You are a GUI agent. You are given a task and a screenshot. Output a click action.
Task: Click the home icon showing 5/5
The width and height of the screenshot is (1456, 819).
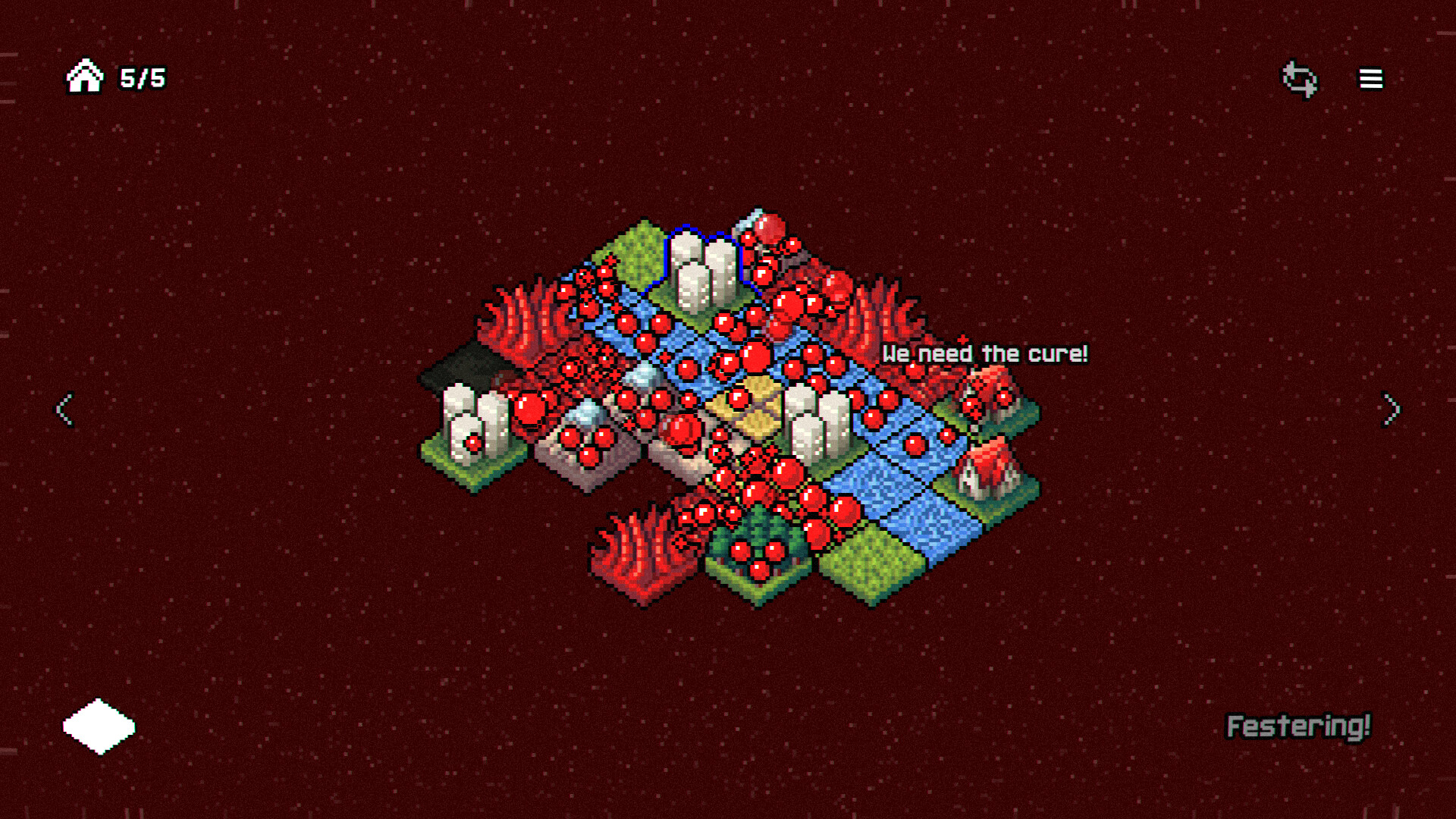click(85, 76)
